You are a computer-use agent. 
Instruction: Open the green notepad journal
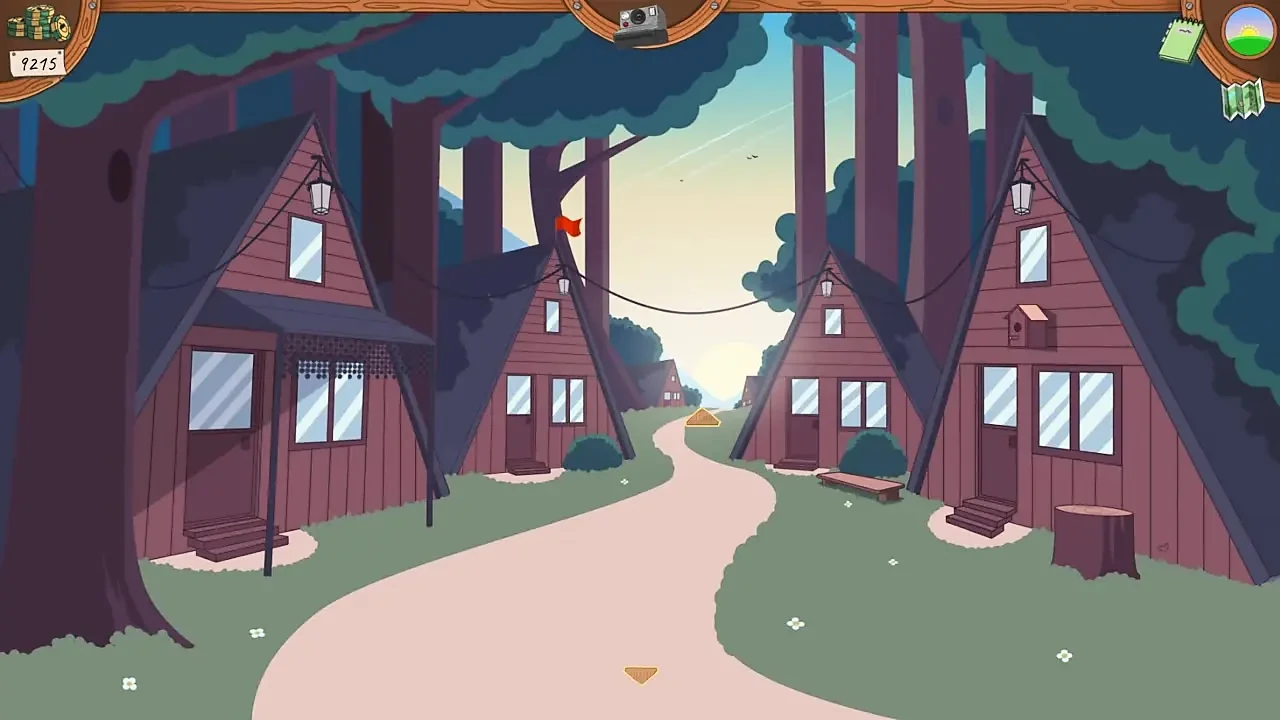(x=1181, y=40)
